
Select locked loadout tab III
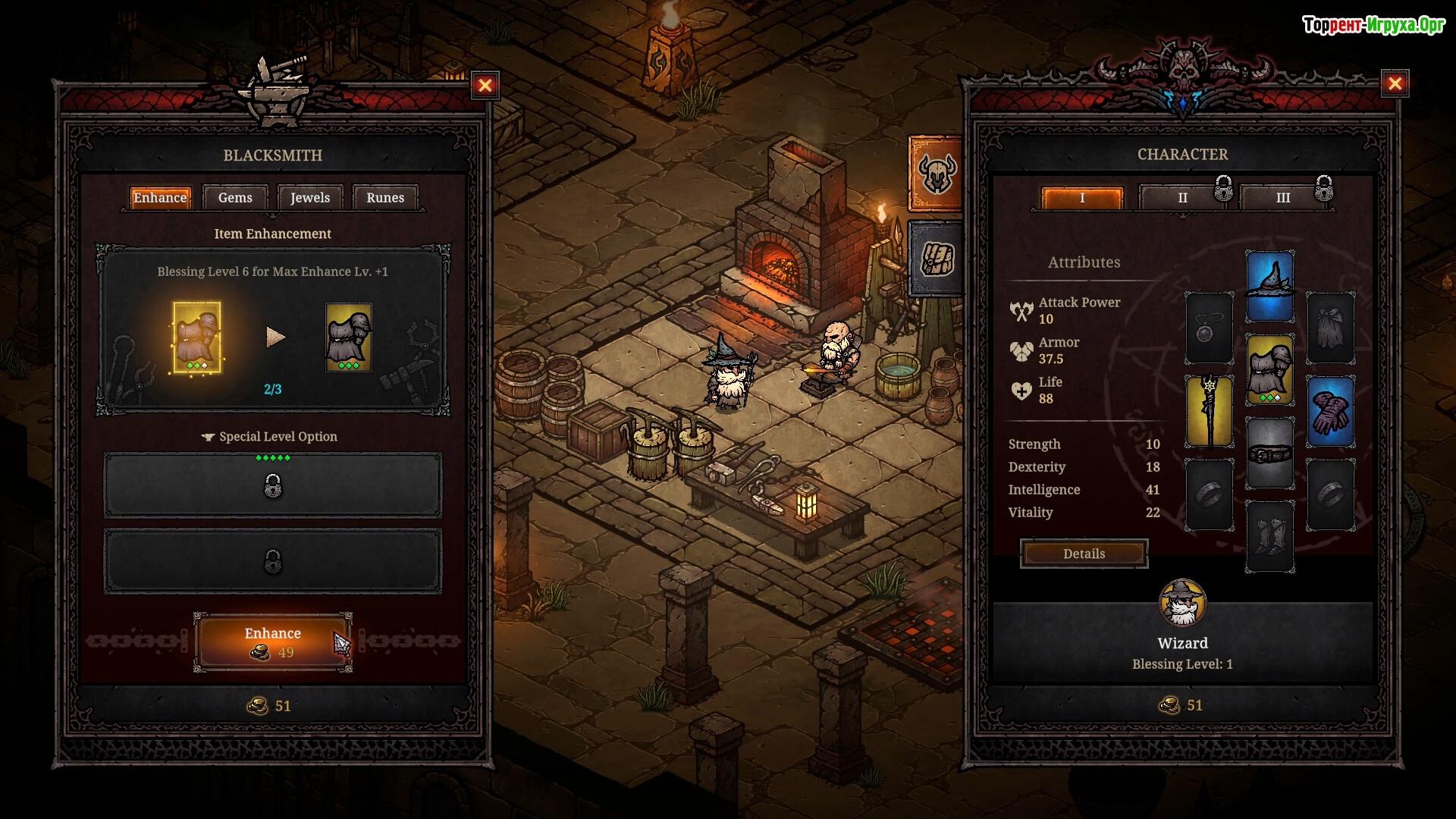click(x=1283, y=198)
